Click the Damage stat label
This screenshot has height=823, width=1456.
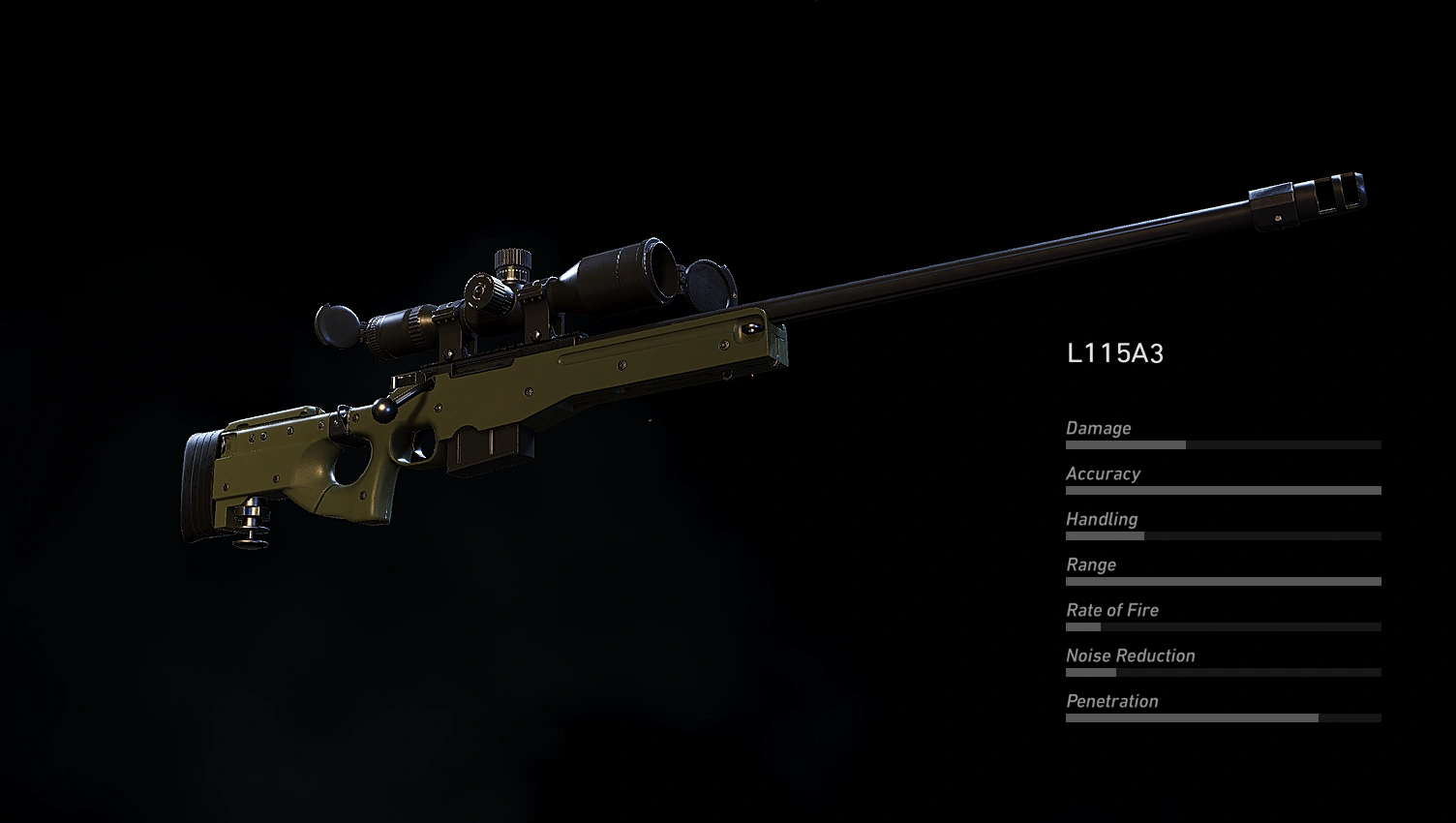tap(1097, 428)
